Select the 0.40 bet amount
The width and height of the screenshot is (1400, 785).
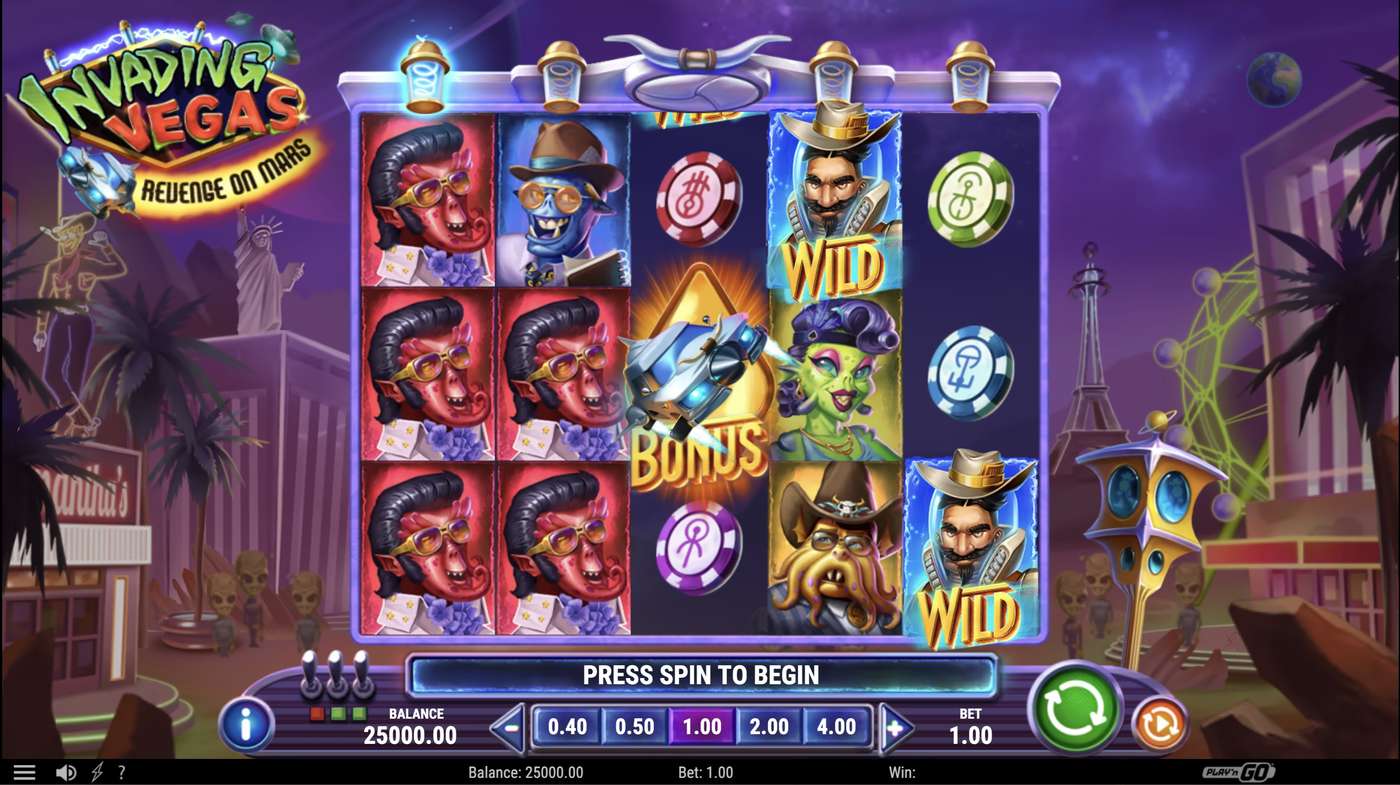pyautogui.click(x=567, y=727)
